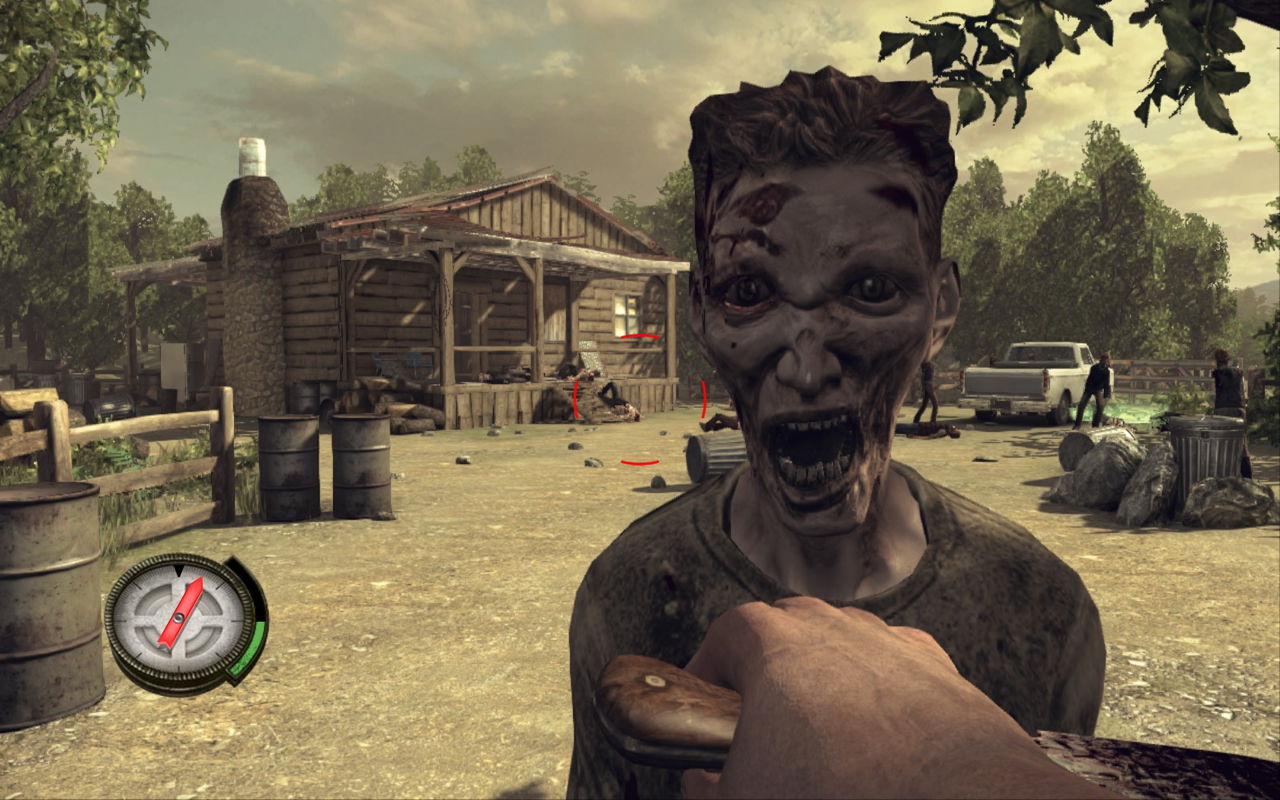Click the left red crosshair arc indicator
The image size is (1280, 800).
point(578,397)
